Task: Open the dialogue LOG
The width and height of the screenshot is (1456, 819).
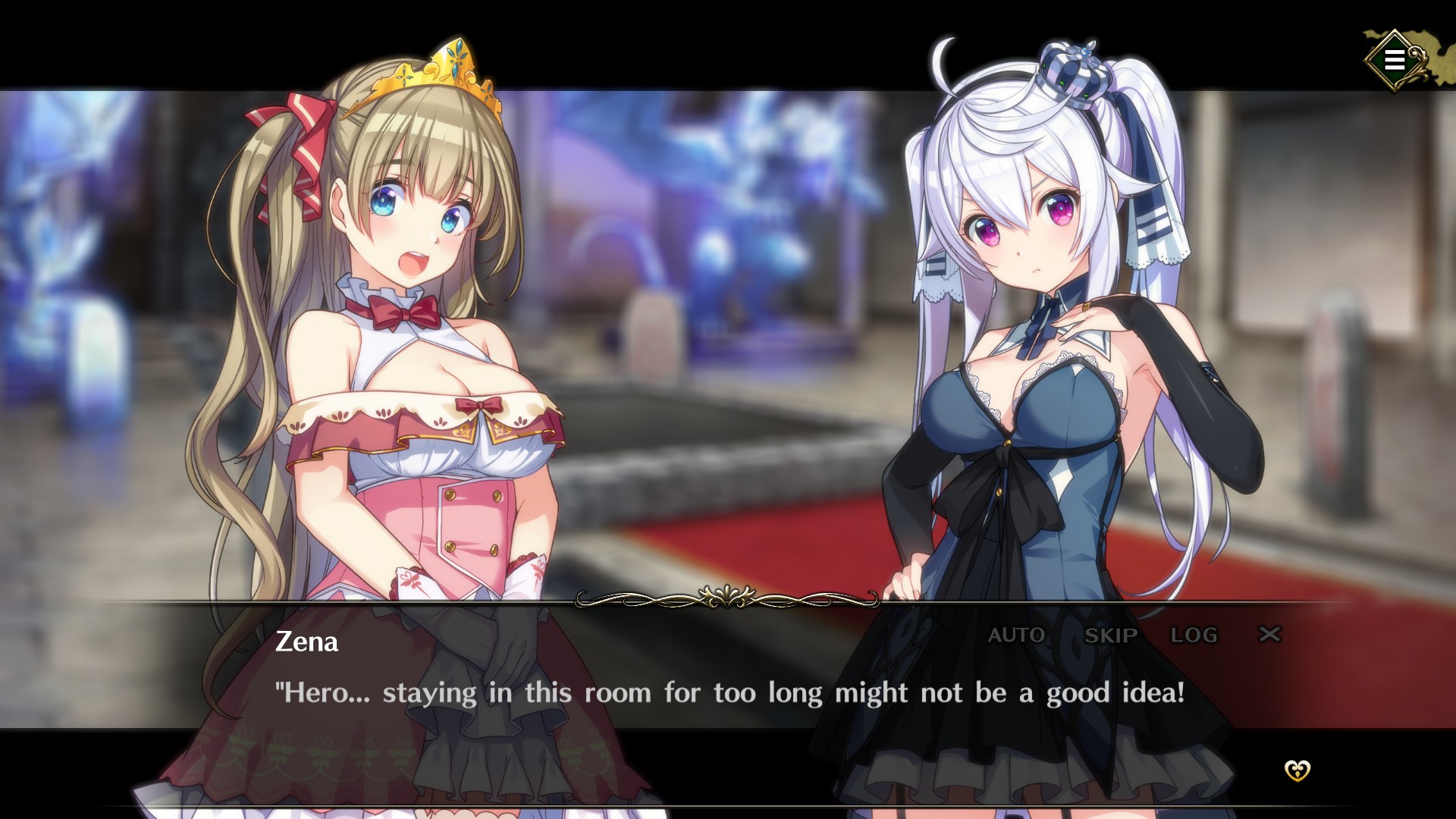Action: pyautogui.click(x=1194, y=635)
